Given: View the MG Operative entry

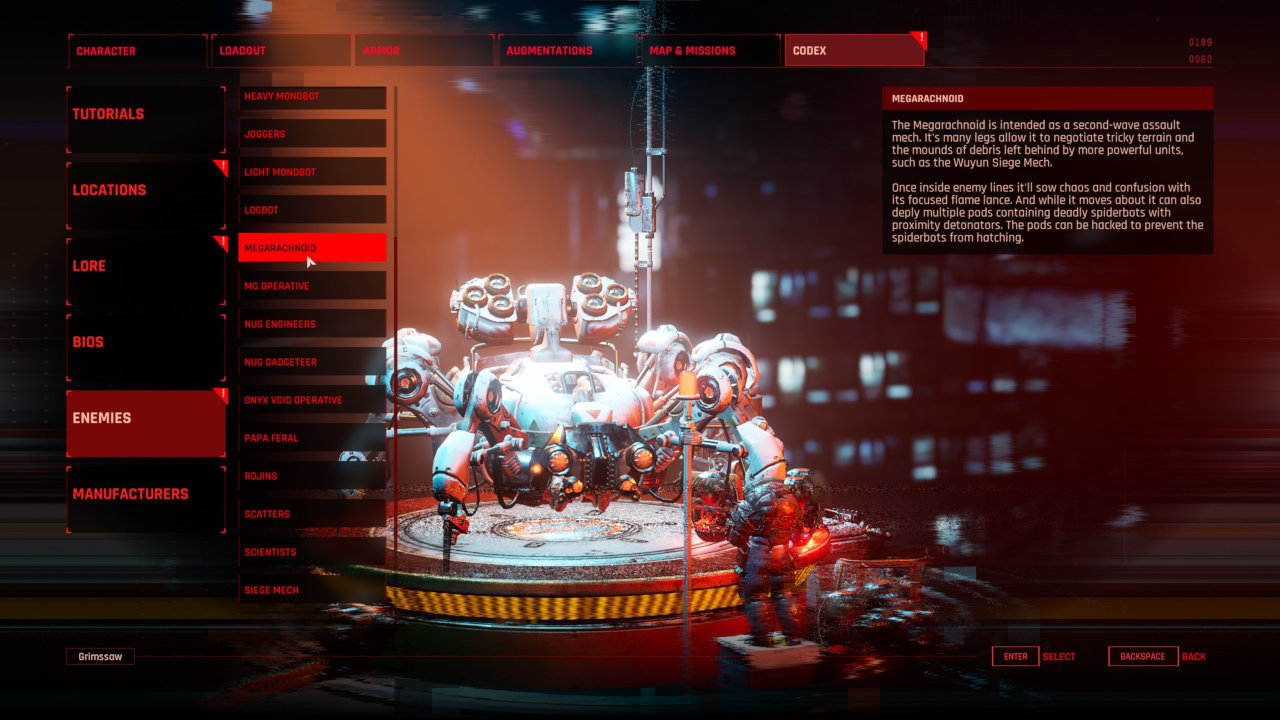Looking at the screenshot, I should [x=312, y=286].
